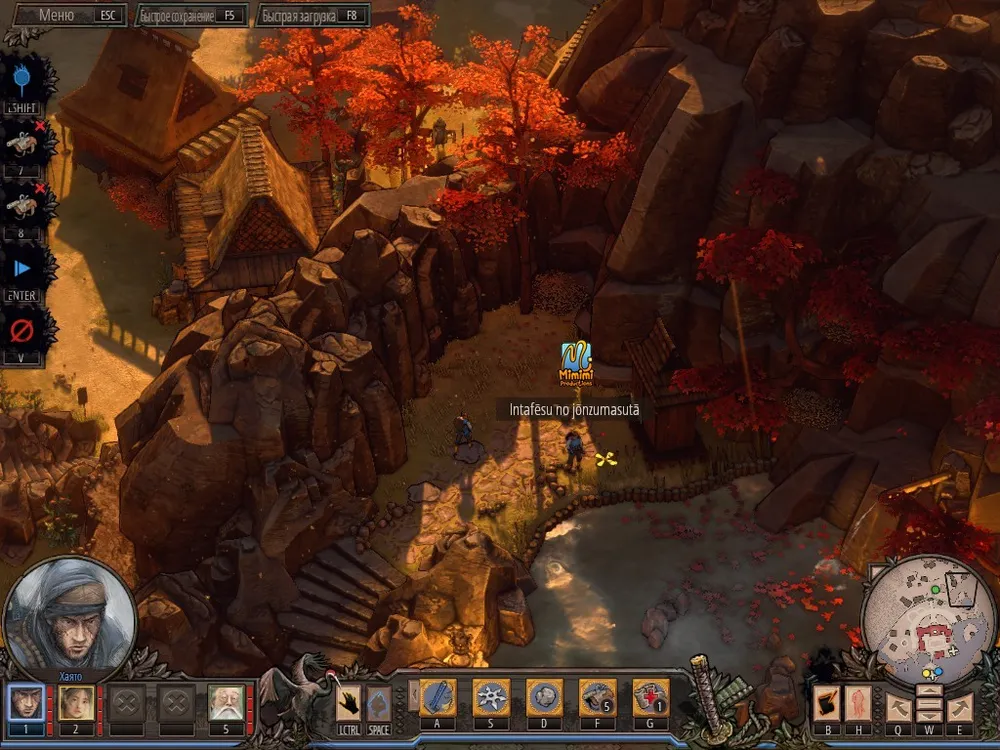Use the stone throw ability
The height and width of the screenshot is (750, 1000).
(545, 698)
